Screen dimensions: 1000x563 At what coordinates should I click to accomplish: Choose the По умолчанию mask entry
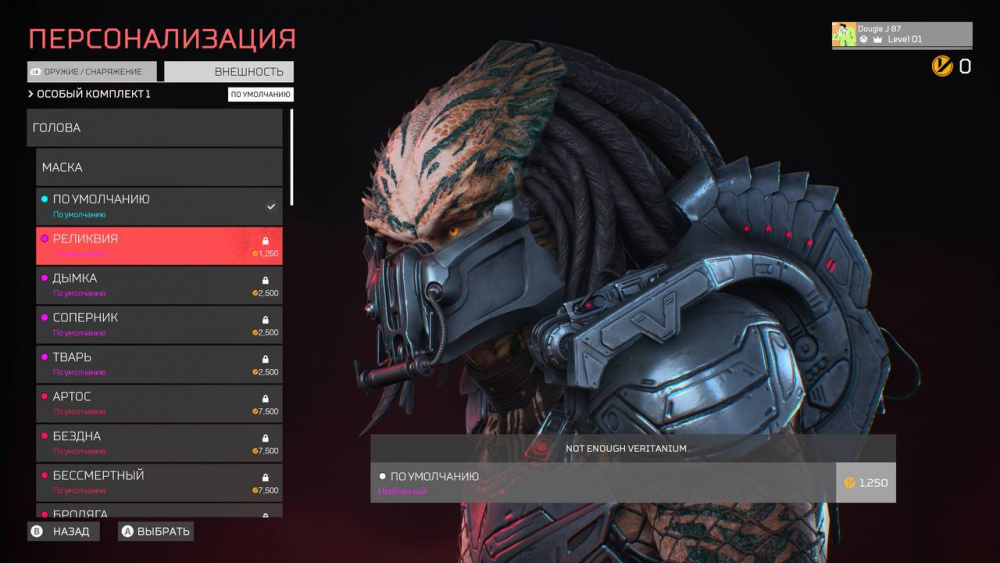(x=160, y=206)
